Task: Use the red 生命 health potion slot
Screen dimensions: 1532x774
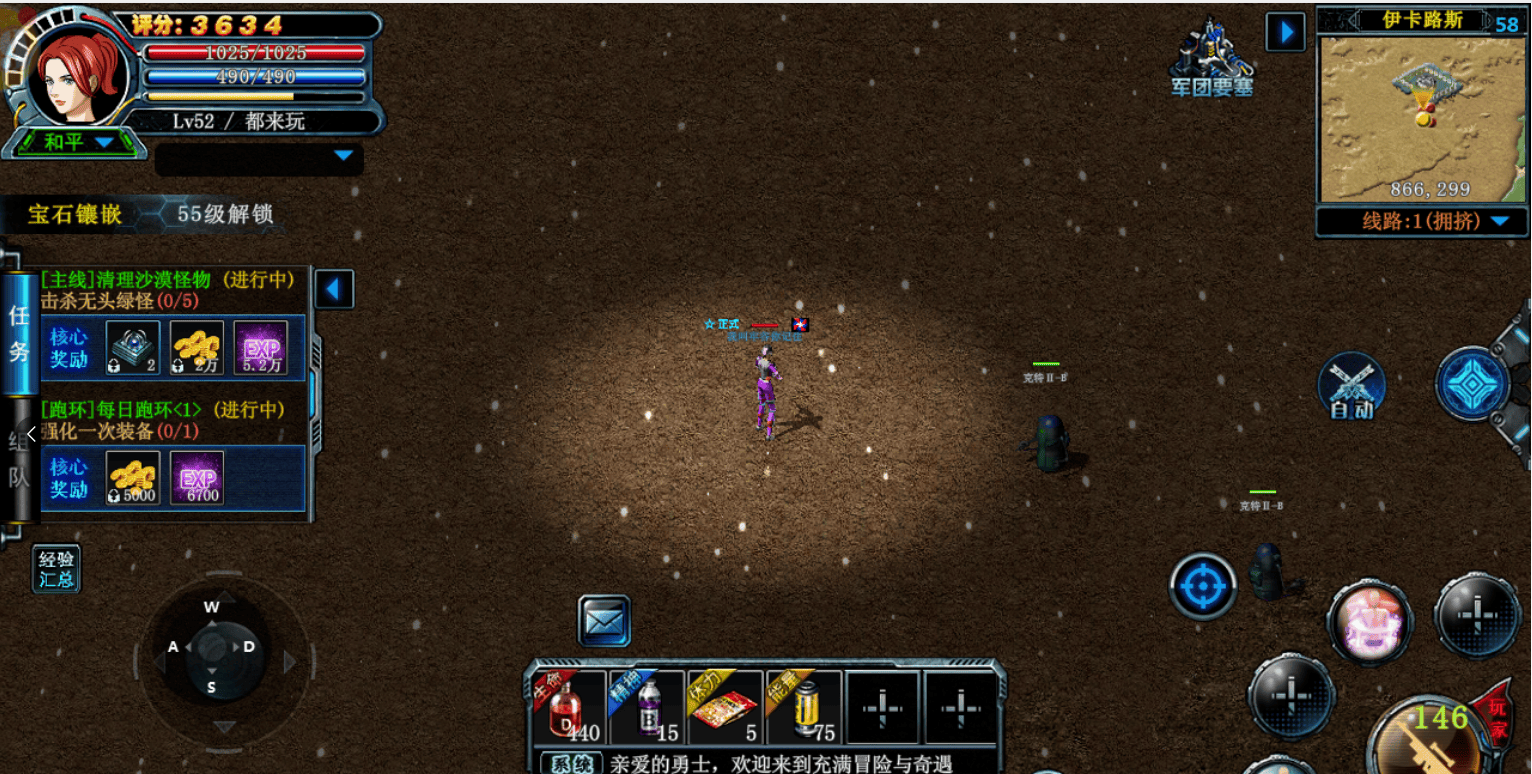Action: (568, 709)
